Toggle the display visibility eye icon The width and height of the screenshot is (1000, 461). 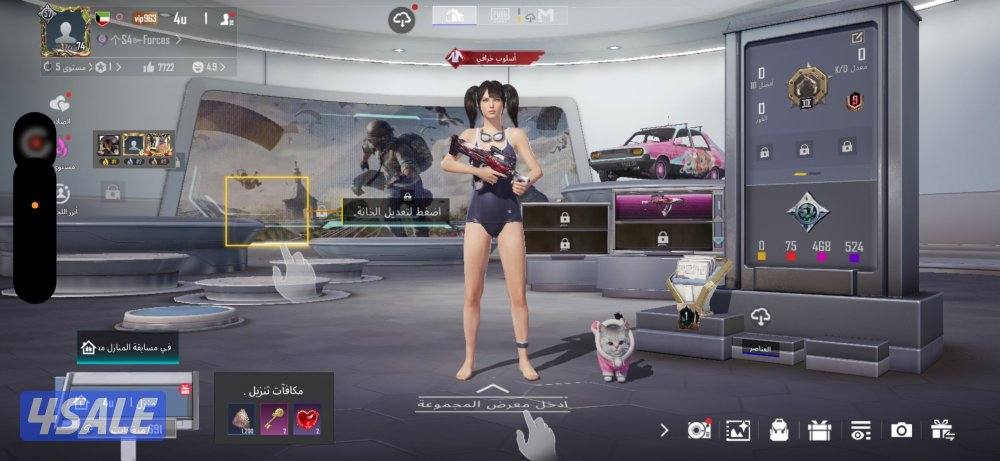click(x=860, y=430)
